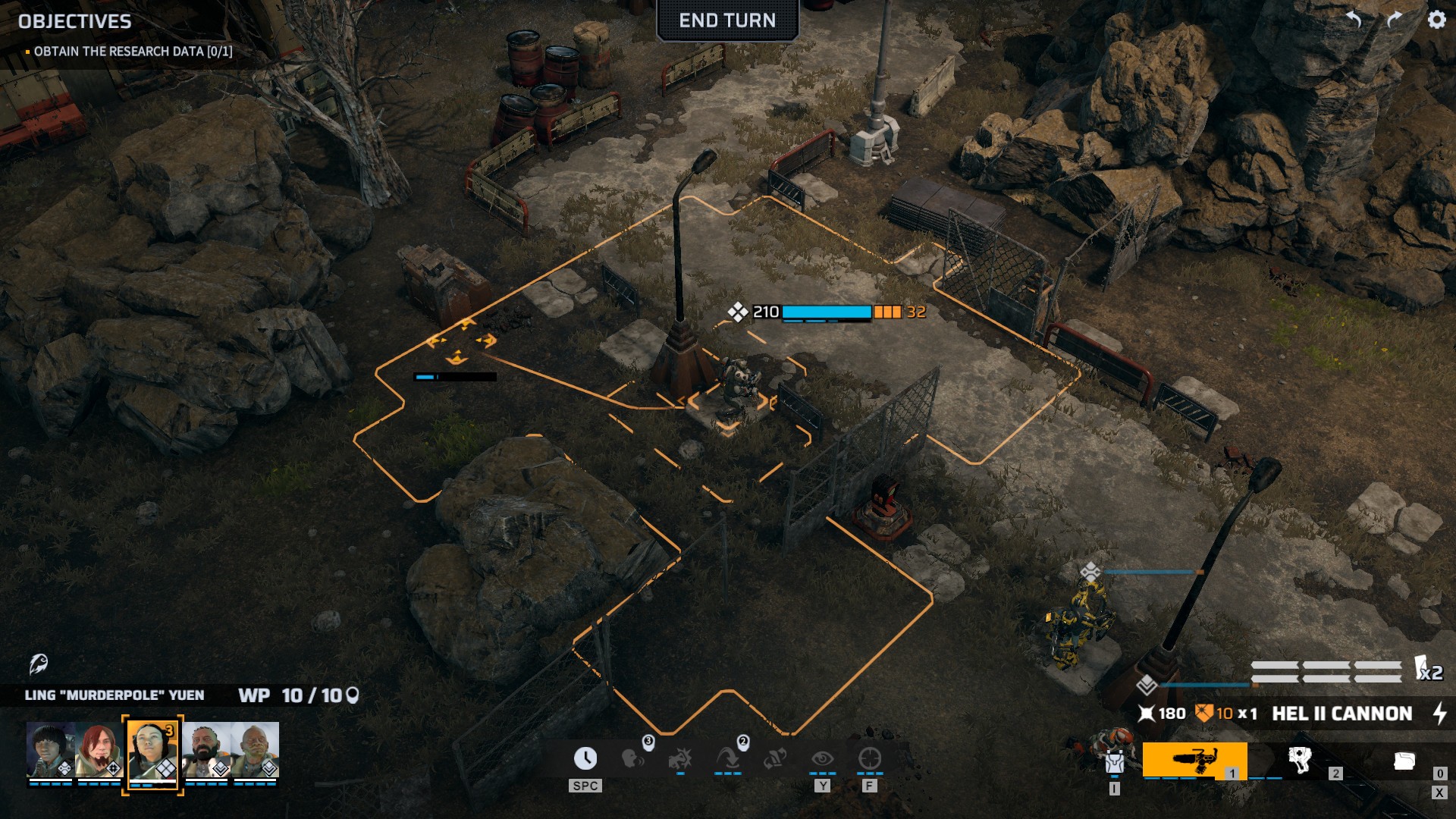Rotate camera with the right curved arrow
The image size is (1456, 819).
(x=1394, y=20)
